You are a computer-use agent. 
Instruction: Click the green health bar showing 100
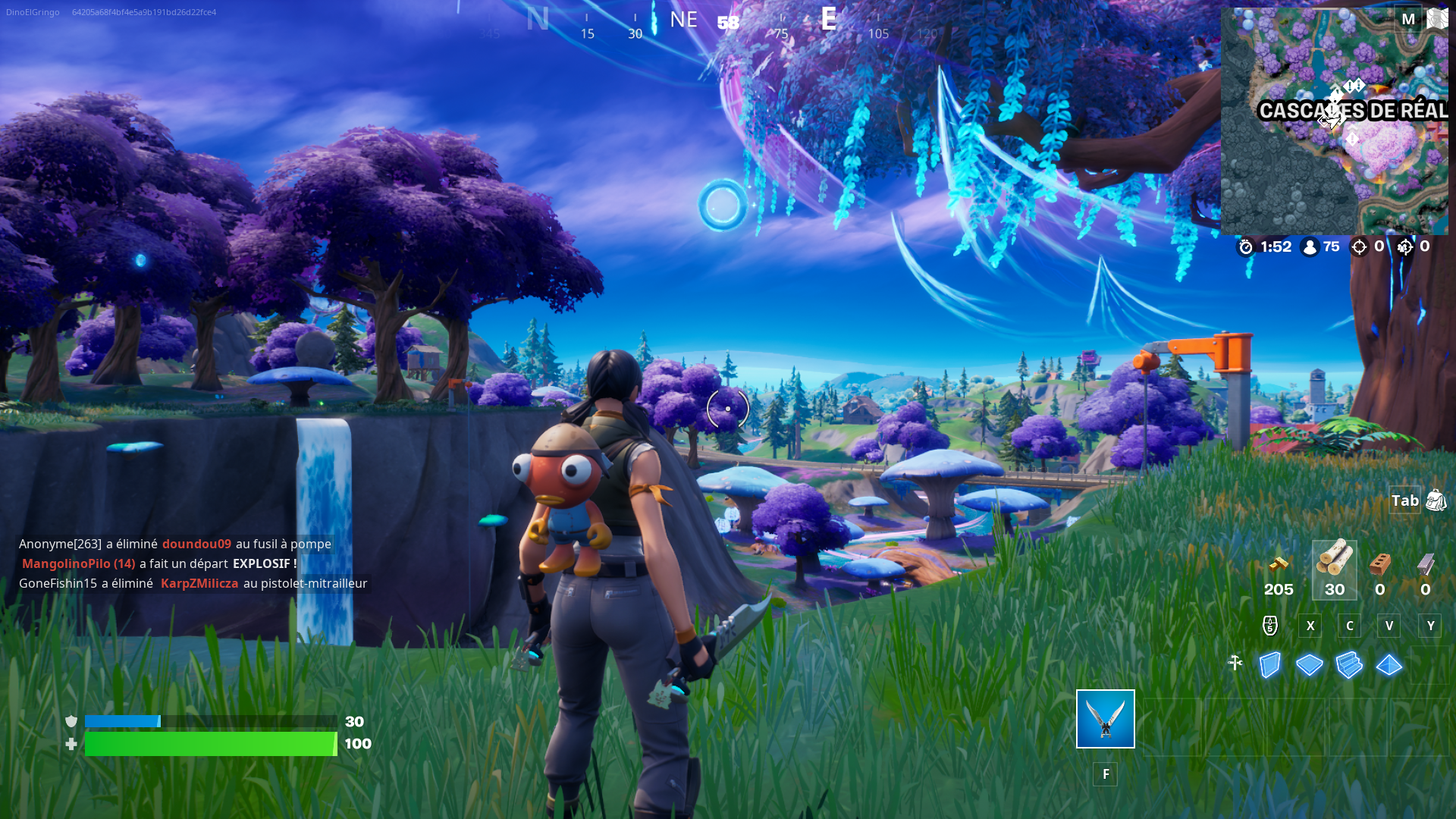tap(211, 744)
